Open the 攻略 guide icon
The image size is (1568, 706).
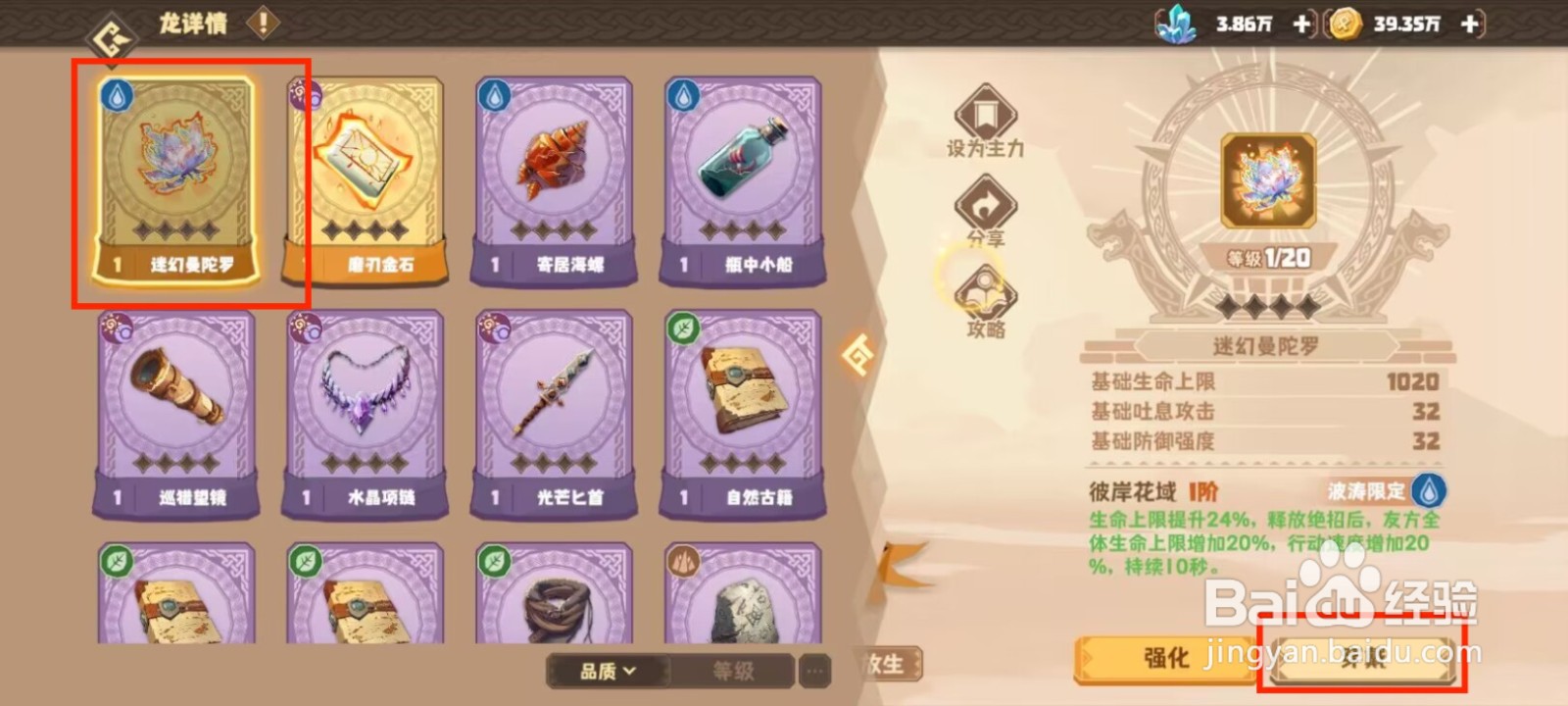point(988,294)
